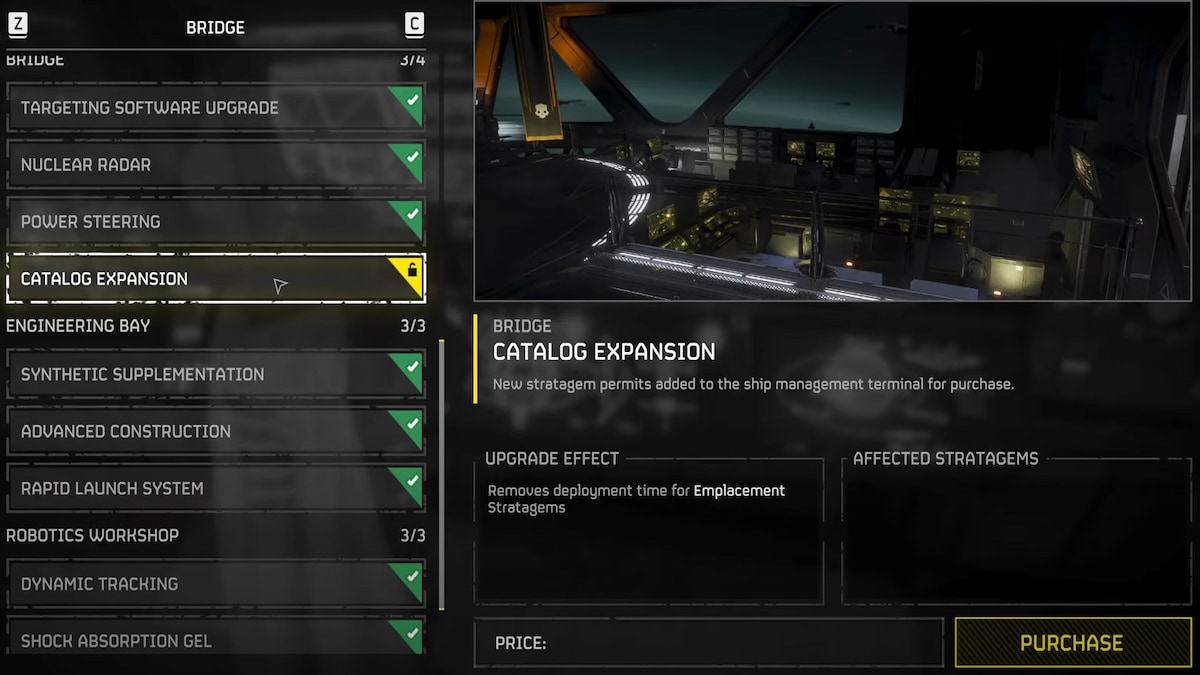
Task: Click the upgrade list scrollbar
Action: [441, 475]
